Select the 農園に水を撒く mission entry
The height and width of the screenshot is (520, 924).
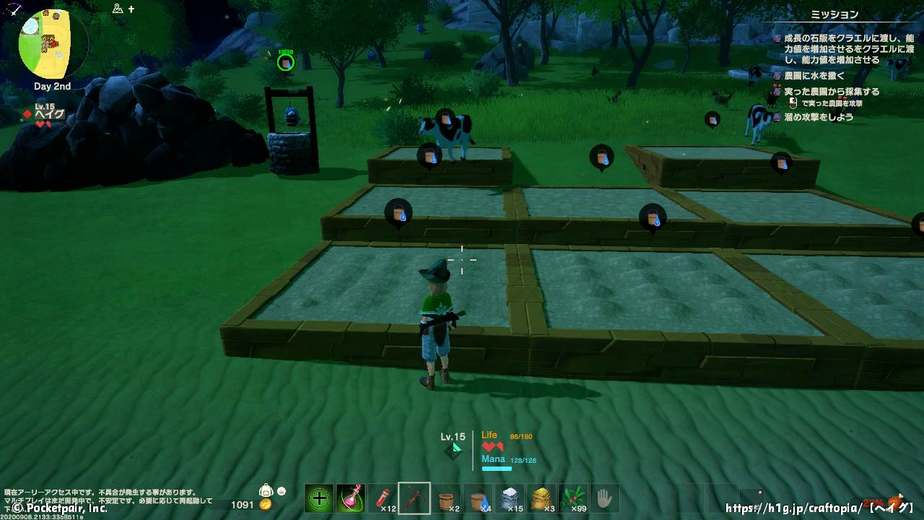click(814, 75)
